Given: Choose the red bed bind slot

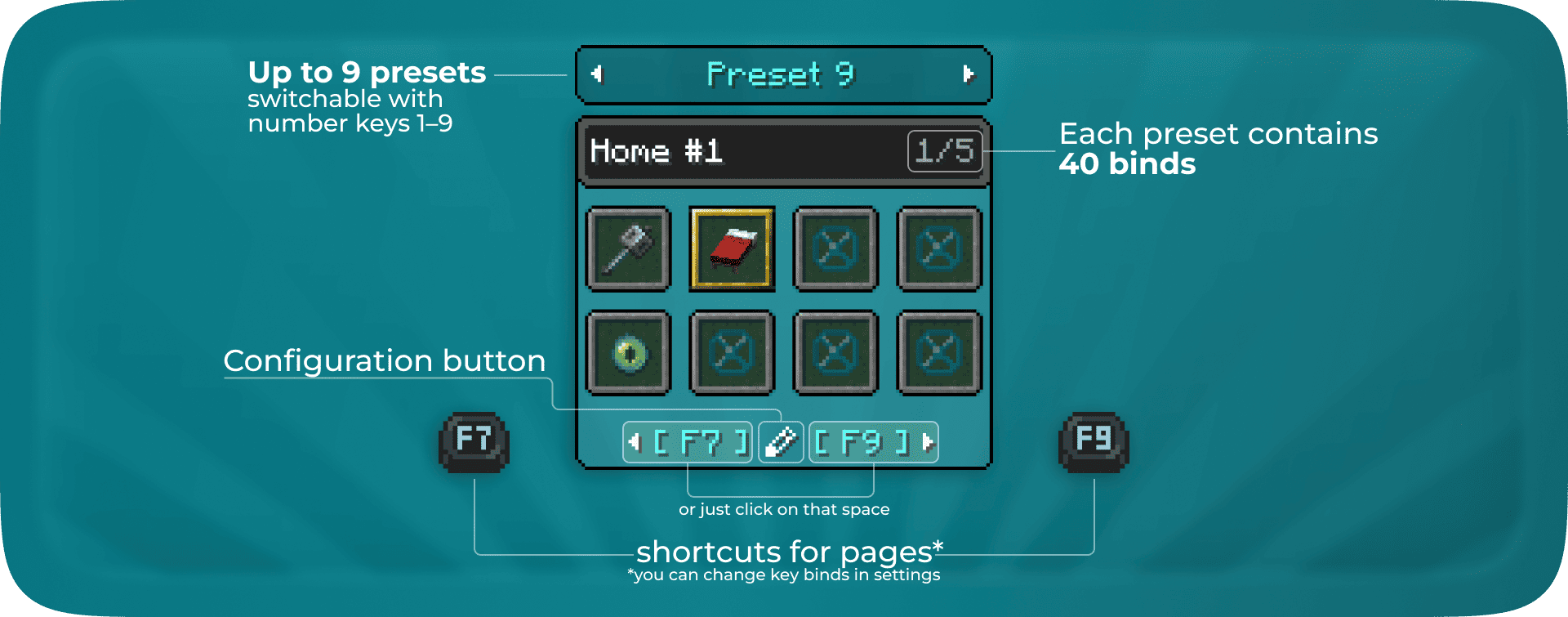Looking at the screenshot, I should [732, 249].
